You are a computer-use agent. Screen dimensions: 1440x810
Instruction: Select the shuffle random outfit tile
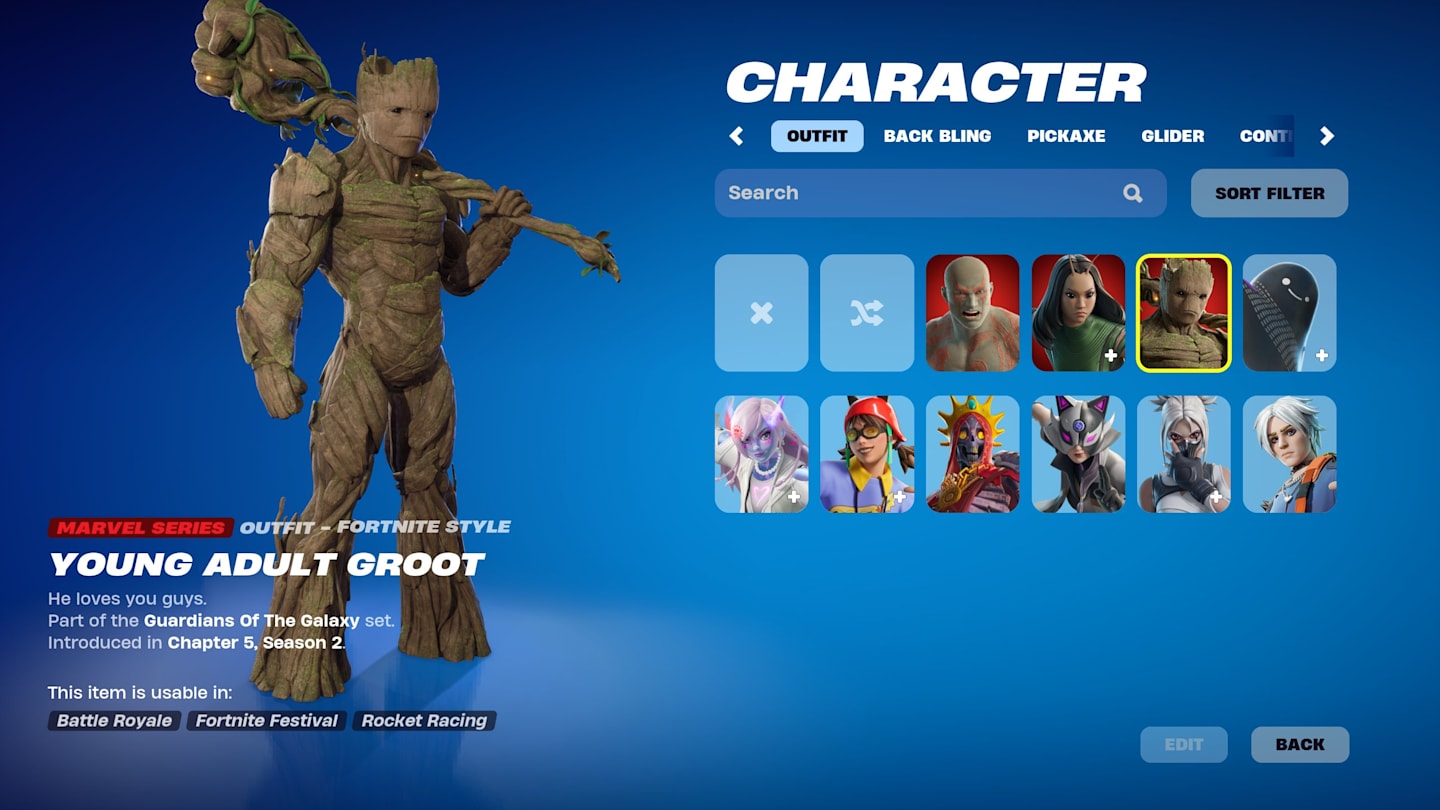(867, 313)
